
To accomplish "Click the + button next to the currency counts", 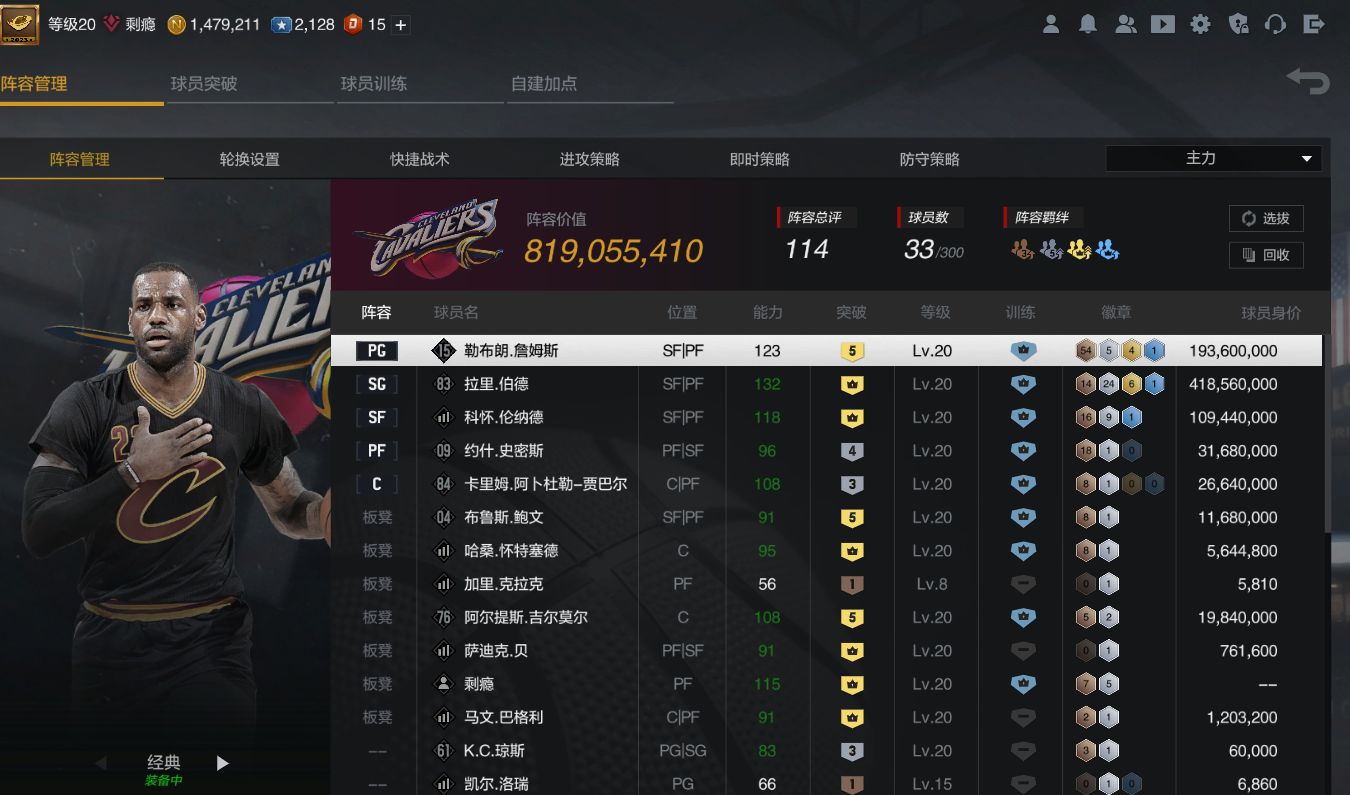I will (x=400, y=24).
